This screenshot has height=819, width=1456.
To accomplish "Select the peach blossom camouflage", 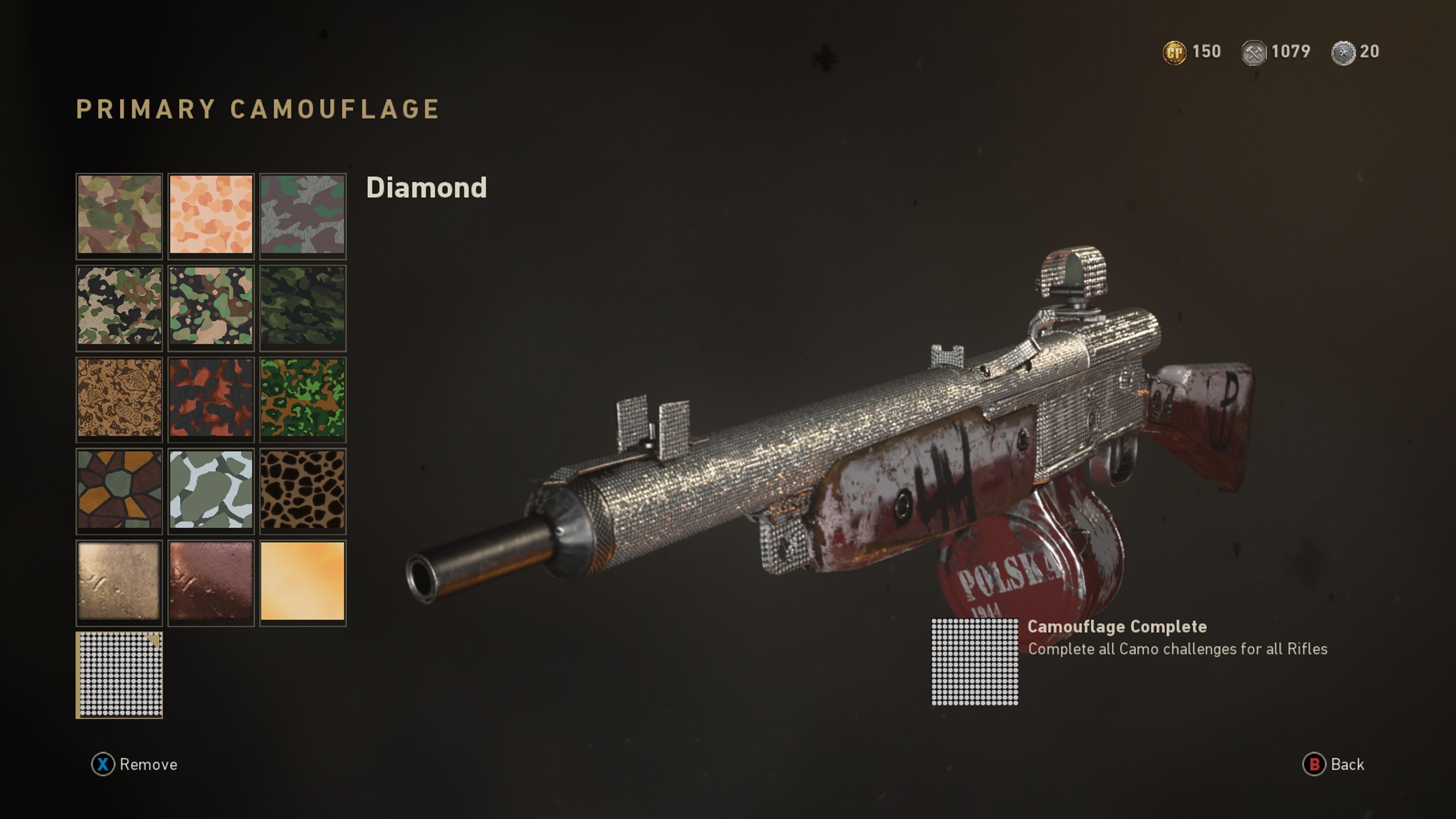I will pos(211,217).
